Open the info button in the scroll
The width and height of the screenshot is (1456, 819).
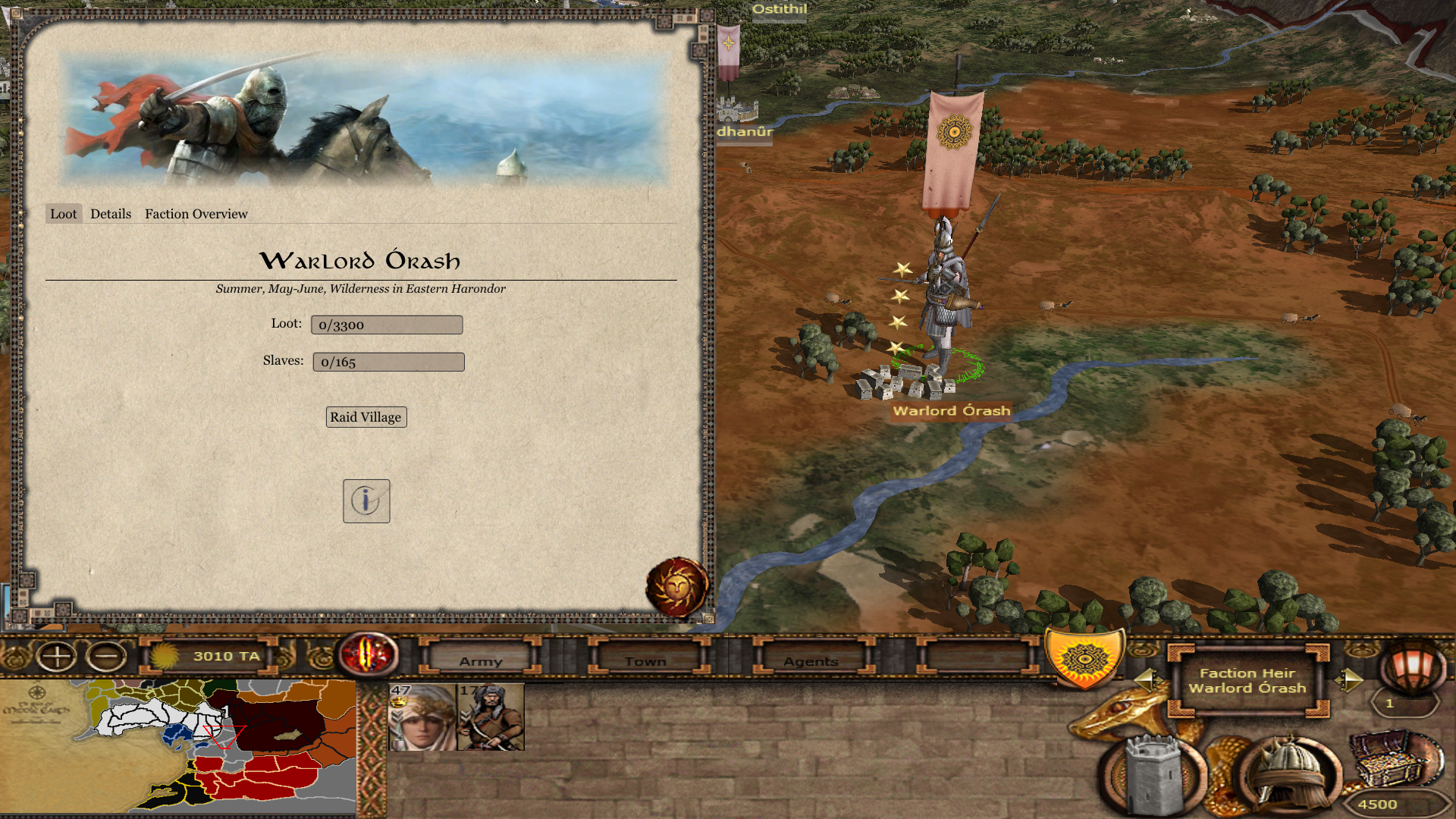click(366, 500)
